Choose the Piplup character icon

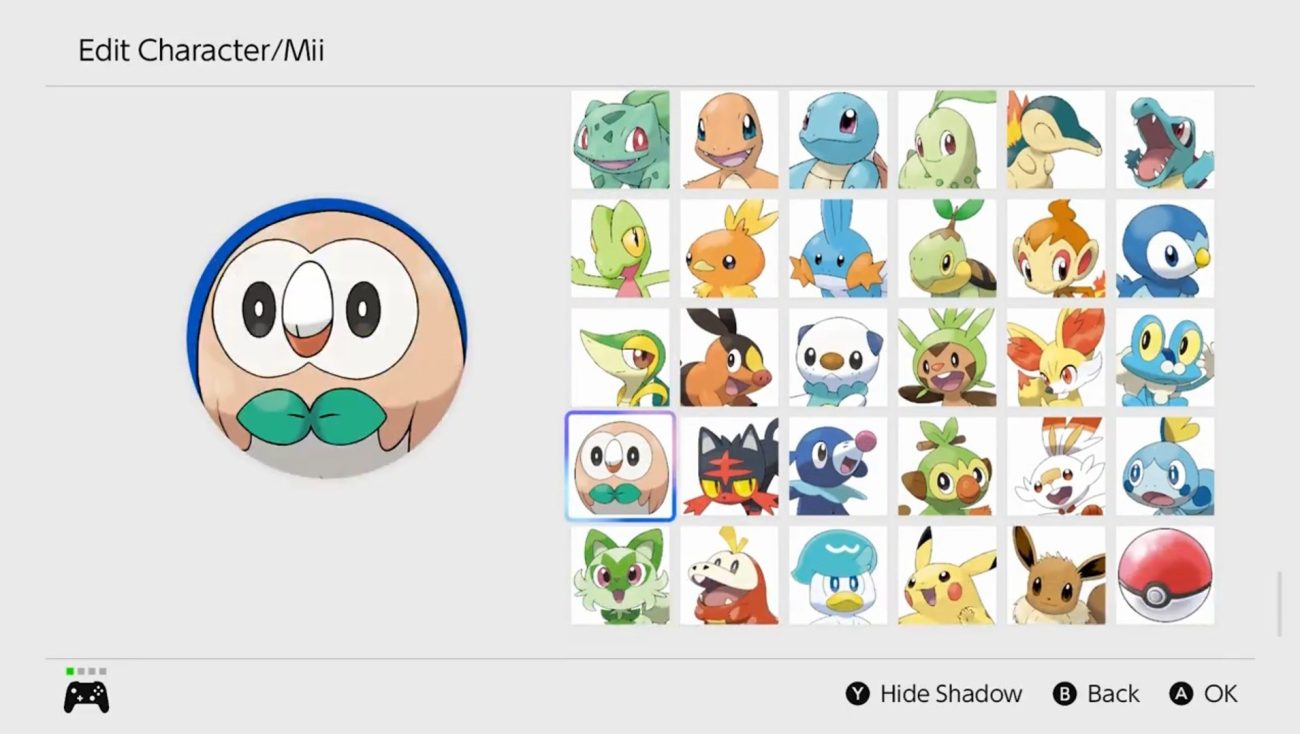tap(1165, 250)
